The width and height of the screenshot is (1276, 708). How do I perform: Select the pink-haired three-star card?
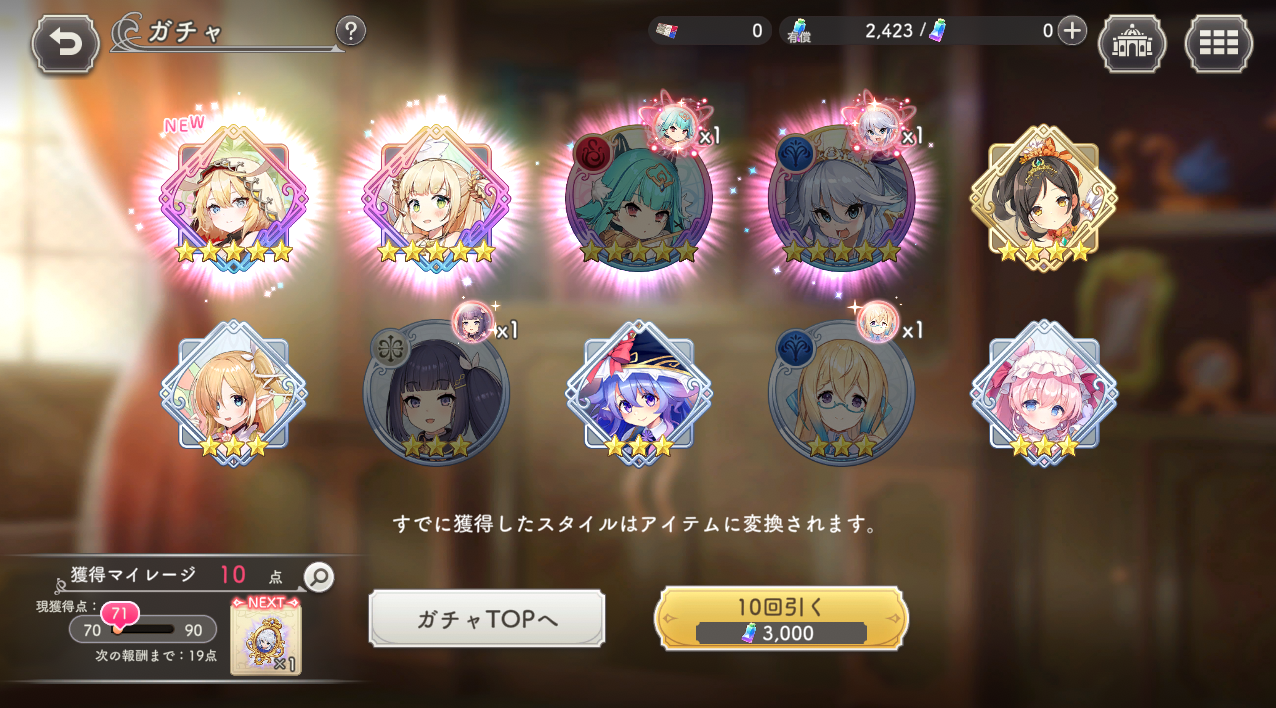click(x=1043, y=393)
